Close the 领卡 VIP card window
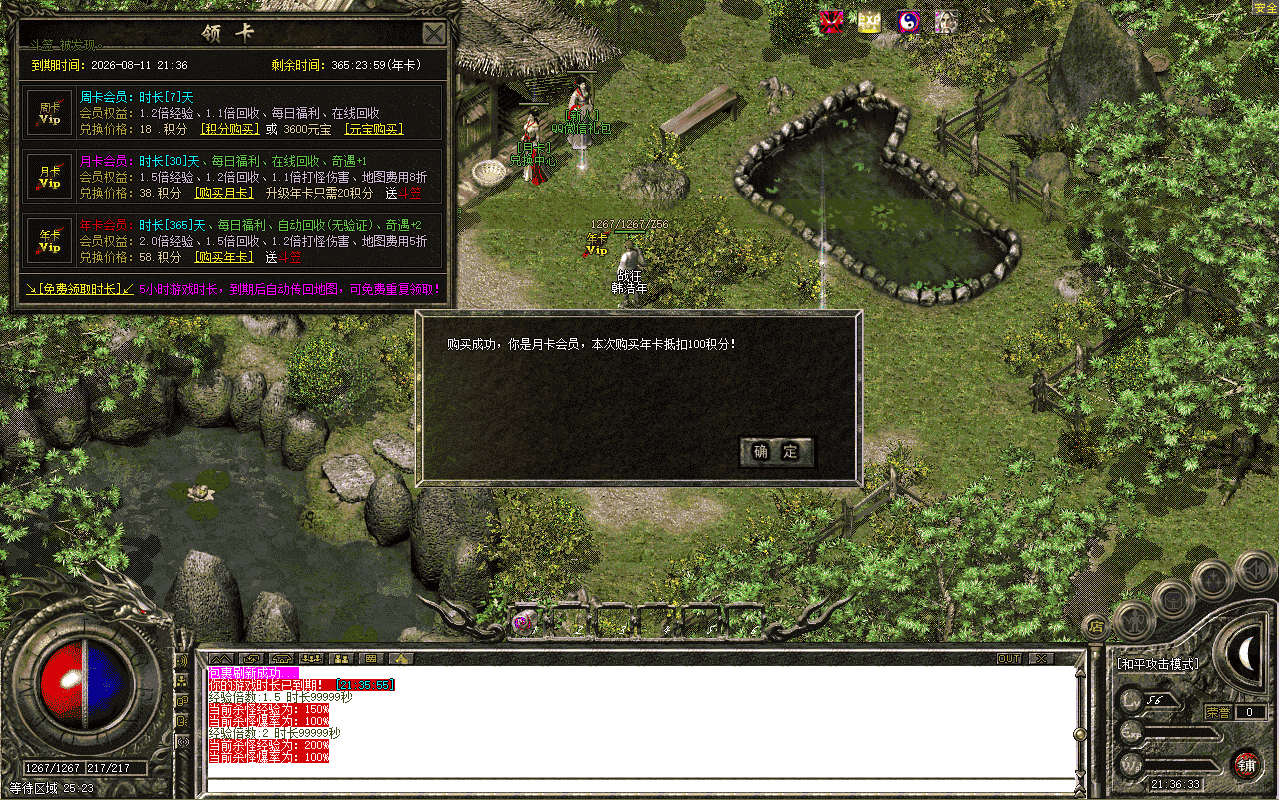 pos(434,34)
